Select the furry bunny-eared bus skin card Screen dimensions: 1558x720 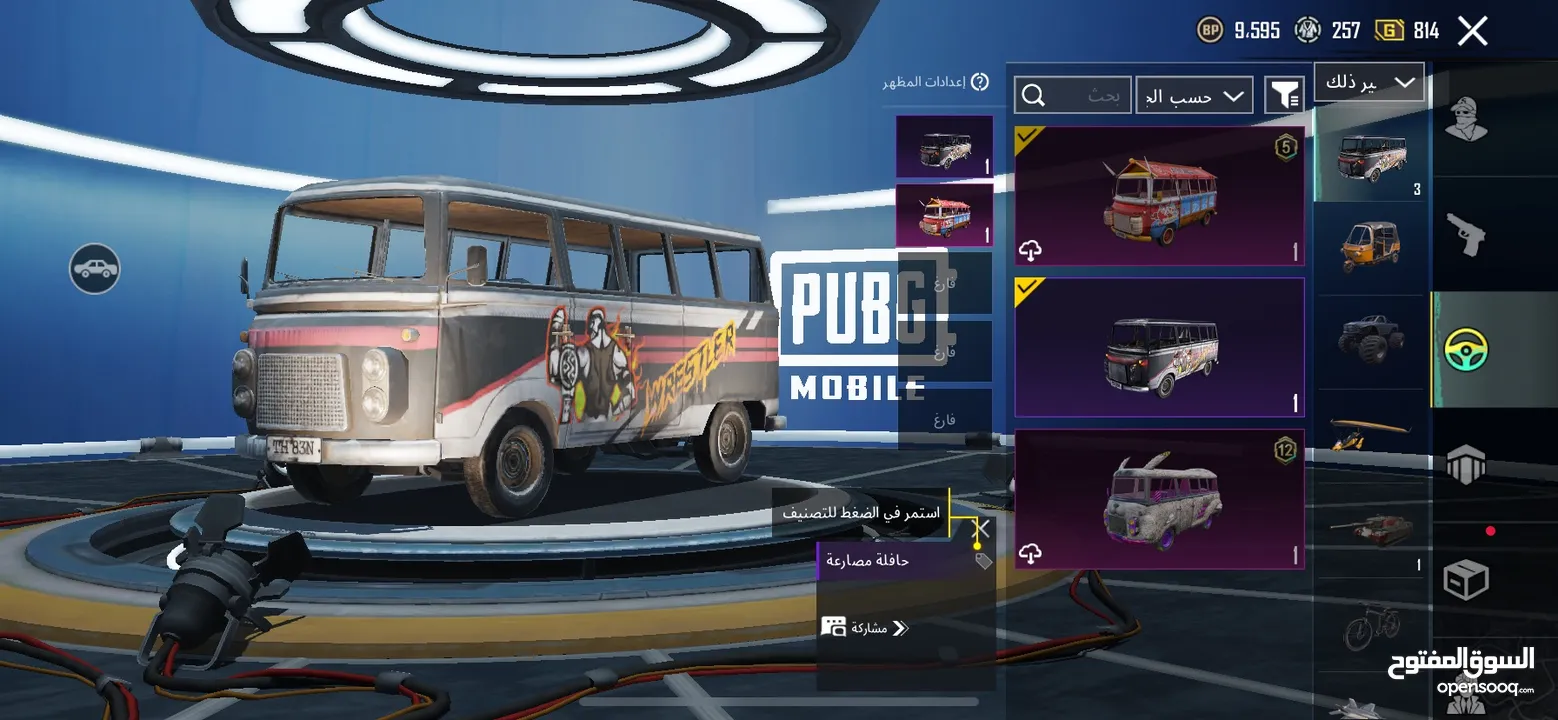click(x=1159, y=499)
